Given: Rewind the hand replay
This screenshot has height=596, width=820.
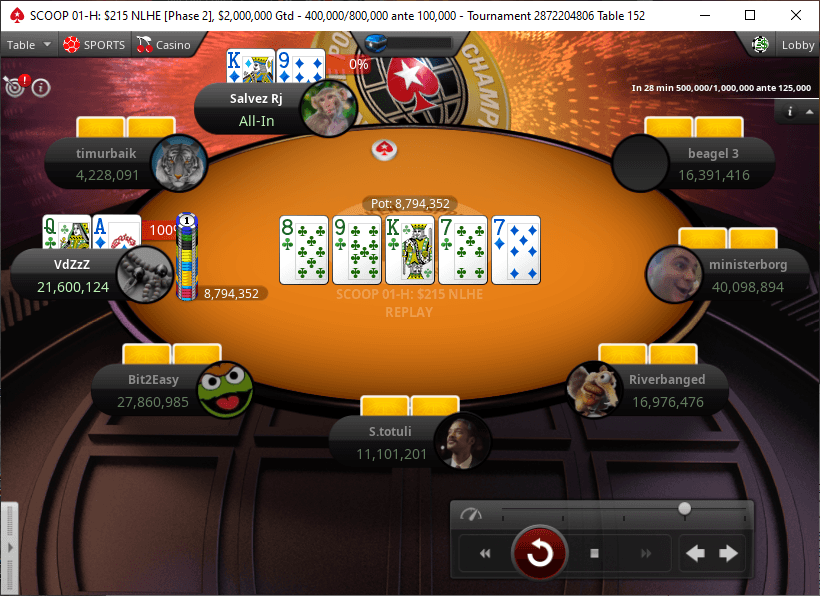Looking at the screenshot, I should click(485, 553).
